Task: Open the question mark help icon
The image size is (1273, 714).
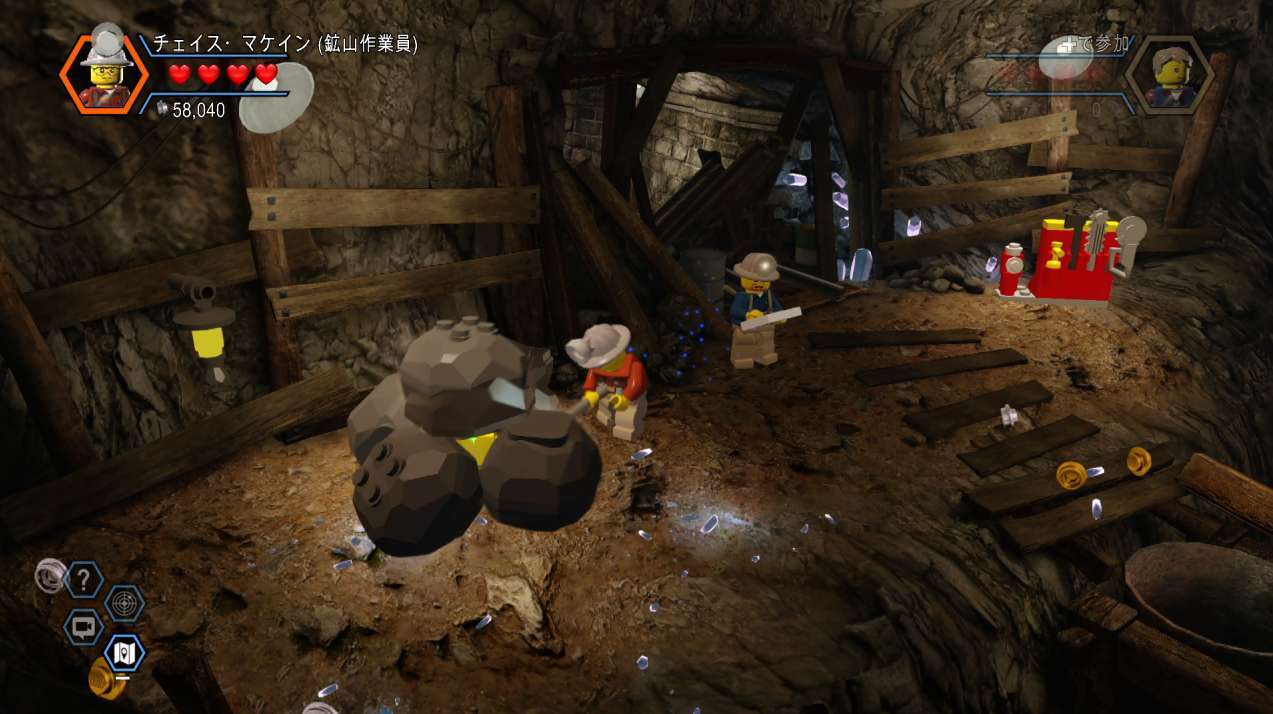Action: 84,578
